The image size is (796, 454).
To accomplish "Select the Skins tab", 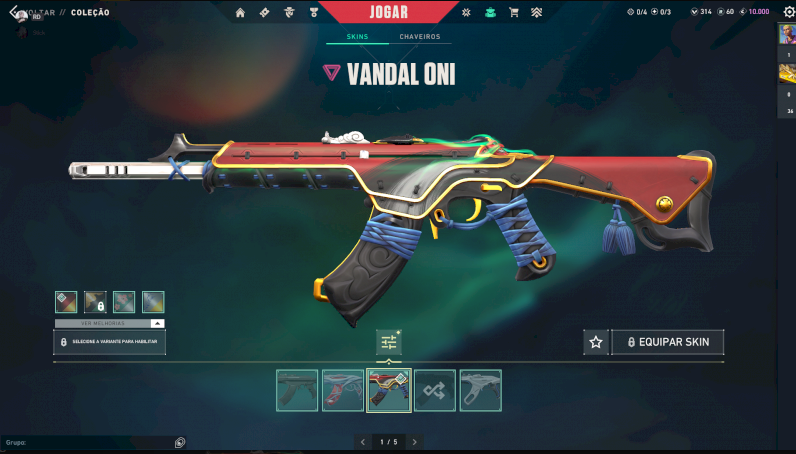I will [x=357, y=37].
